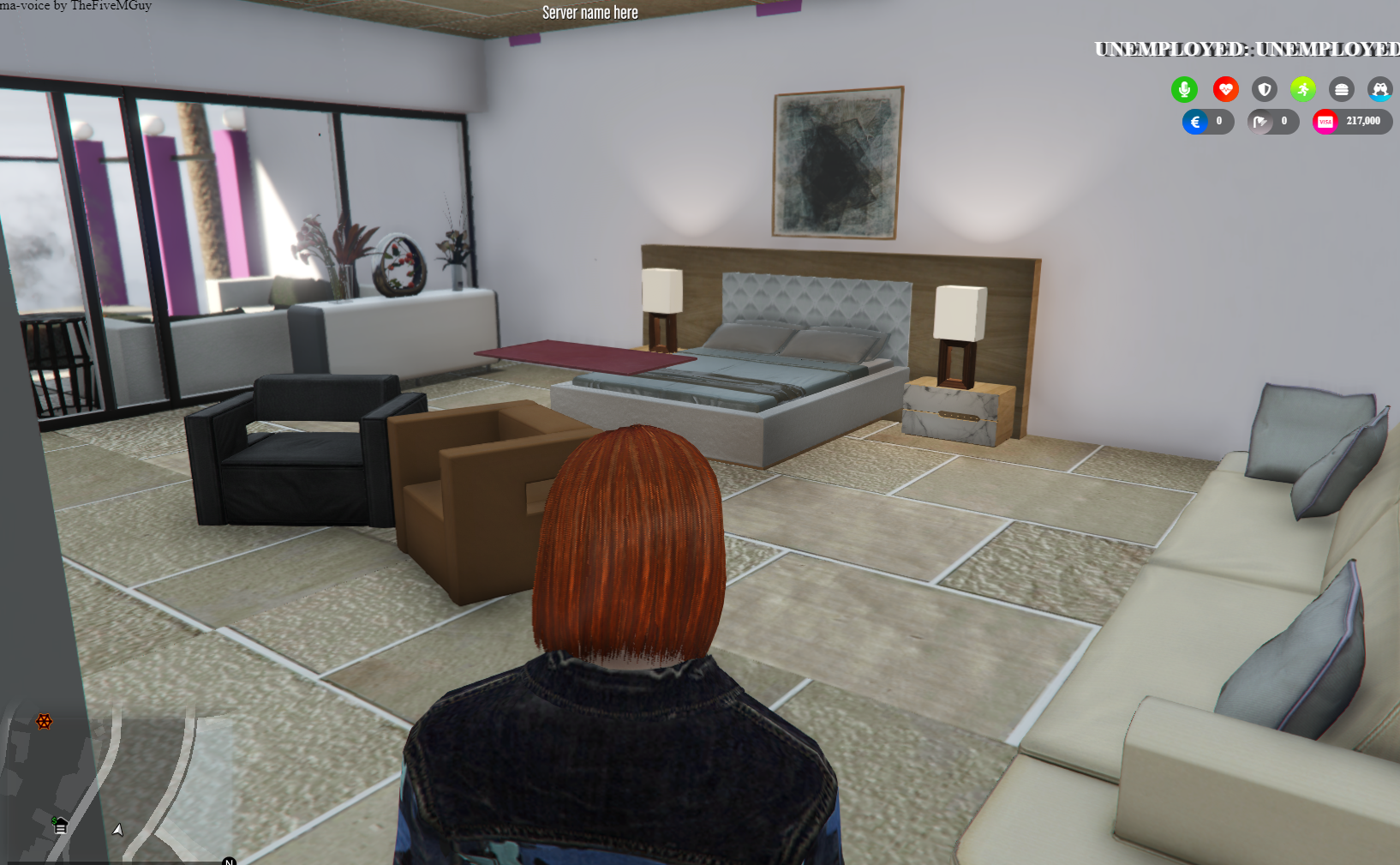Toggle the health status indicator off
This screenshot has height=865, width=1400.
point(1225,89)
